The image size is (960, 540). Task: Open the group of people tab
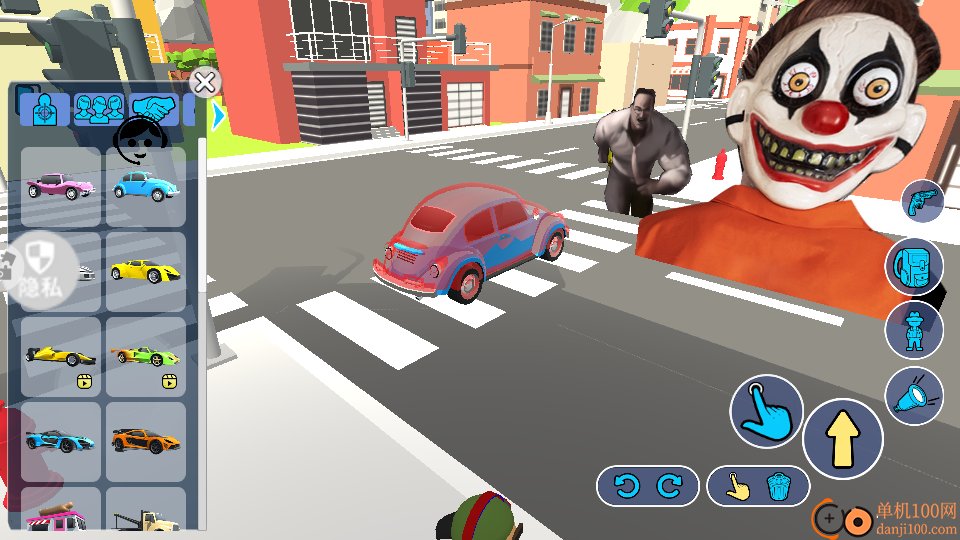[99, 108]
